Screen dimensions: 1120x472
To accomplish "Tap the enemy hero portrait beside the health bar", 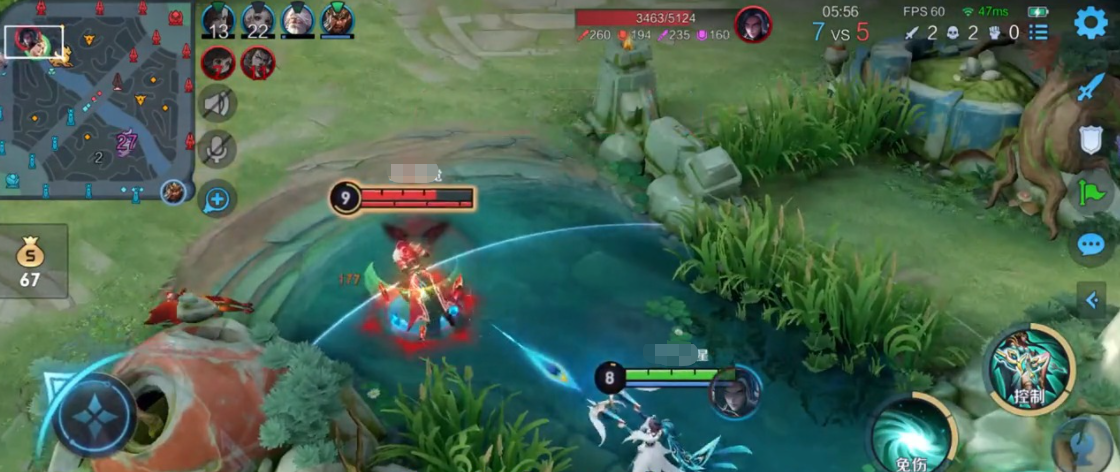I will tap(753, 24).
